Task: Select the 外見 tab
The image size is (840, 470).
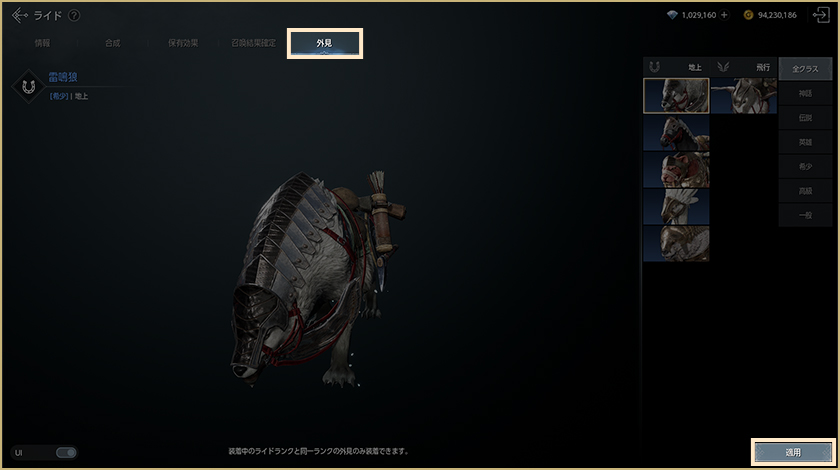Action: click(x=325, y=44)
